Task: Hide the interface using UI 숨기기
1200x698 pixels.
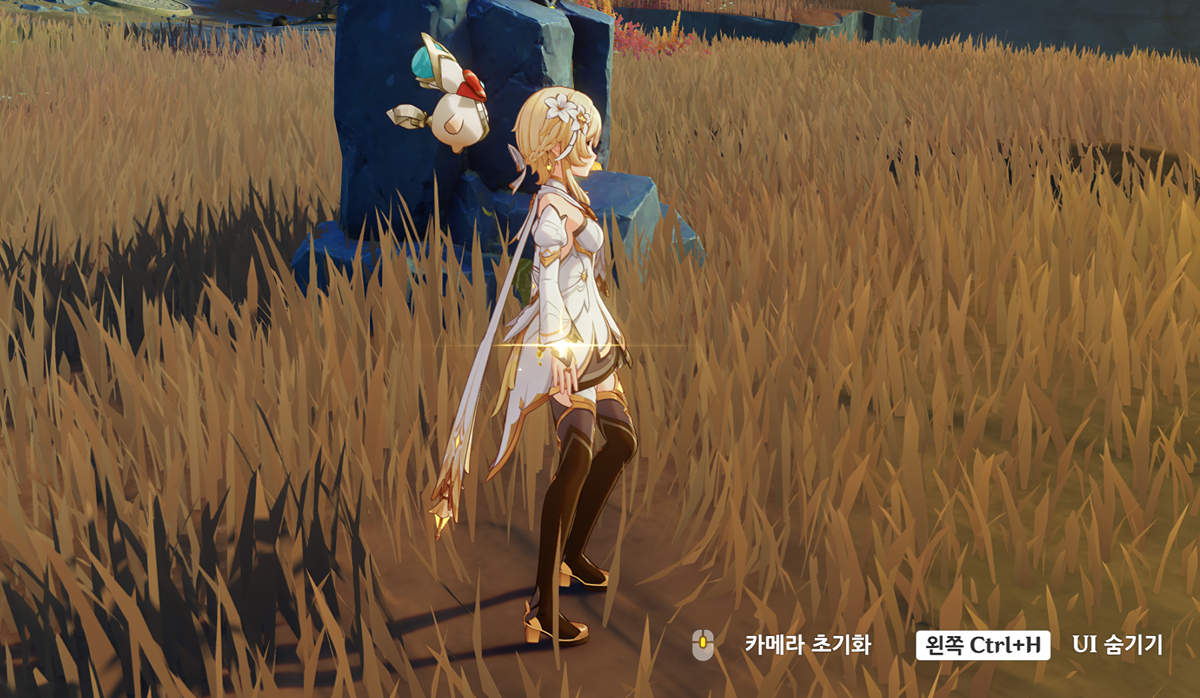Action: tap(1117, 645)
